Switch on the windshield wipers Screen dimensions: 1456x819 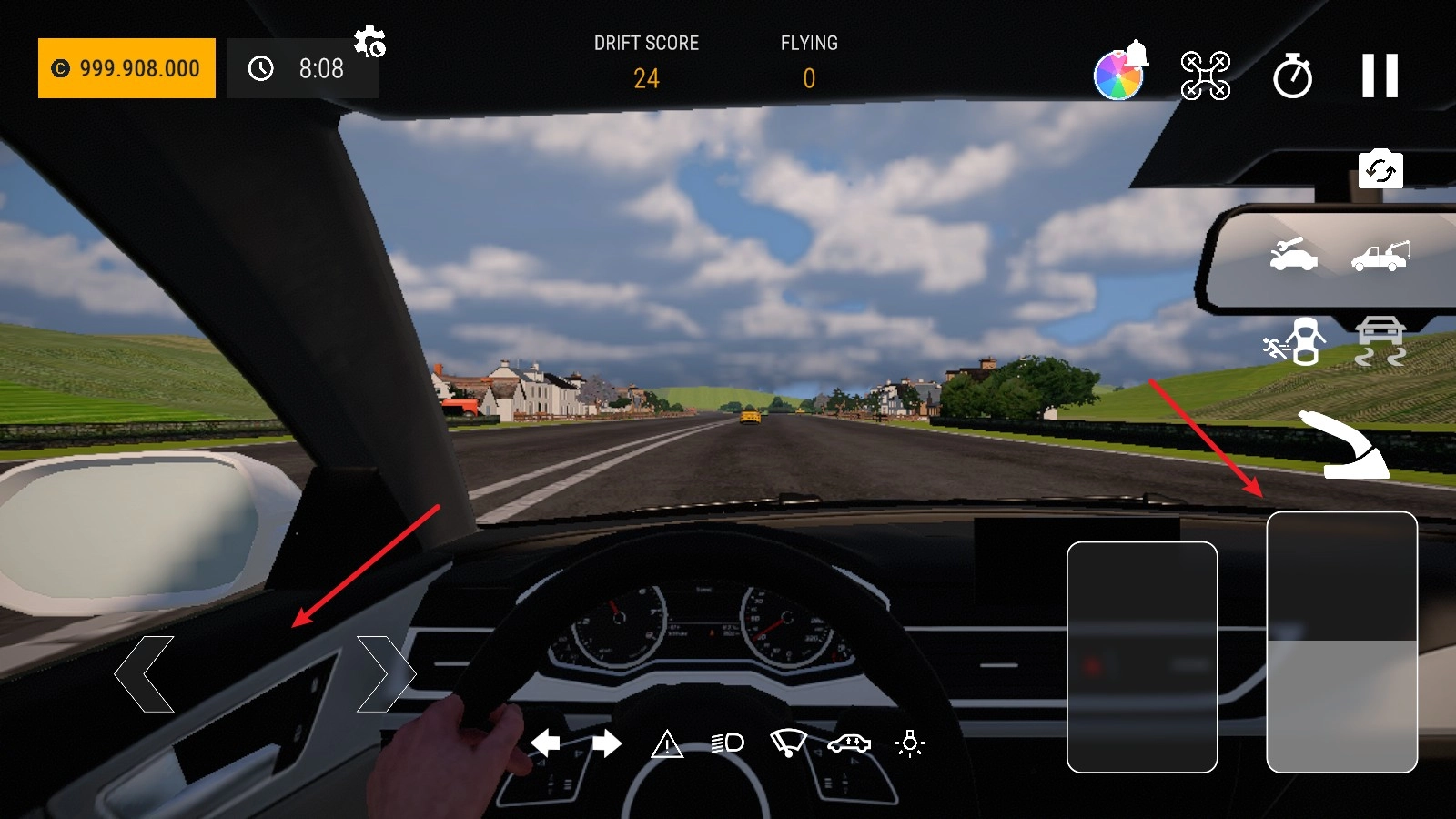(788, 743)
